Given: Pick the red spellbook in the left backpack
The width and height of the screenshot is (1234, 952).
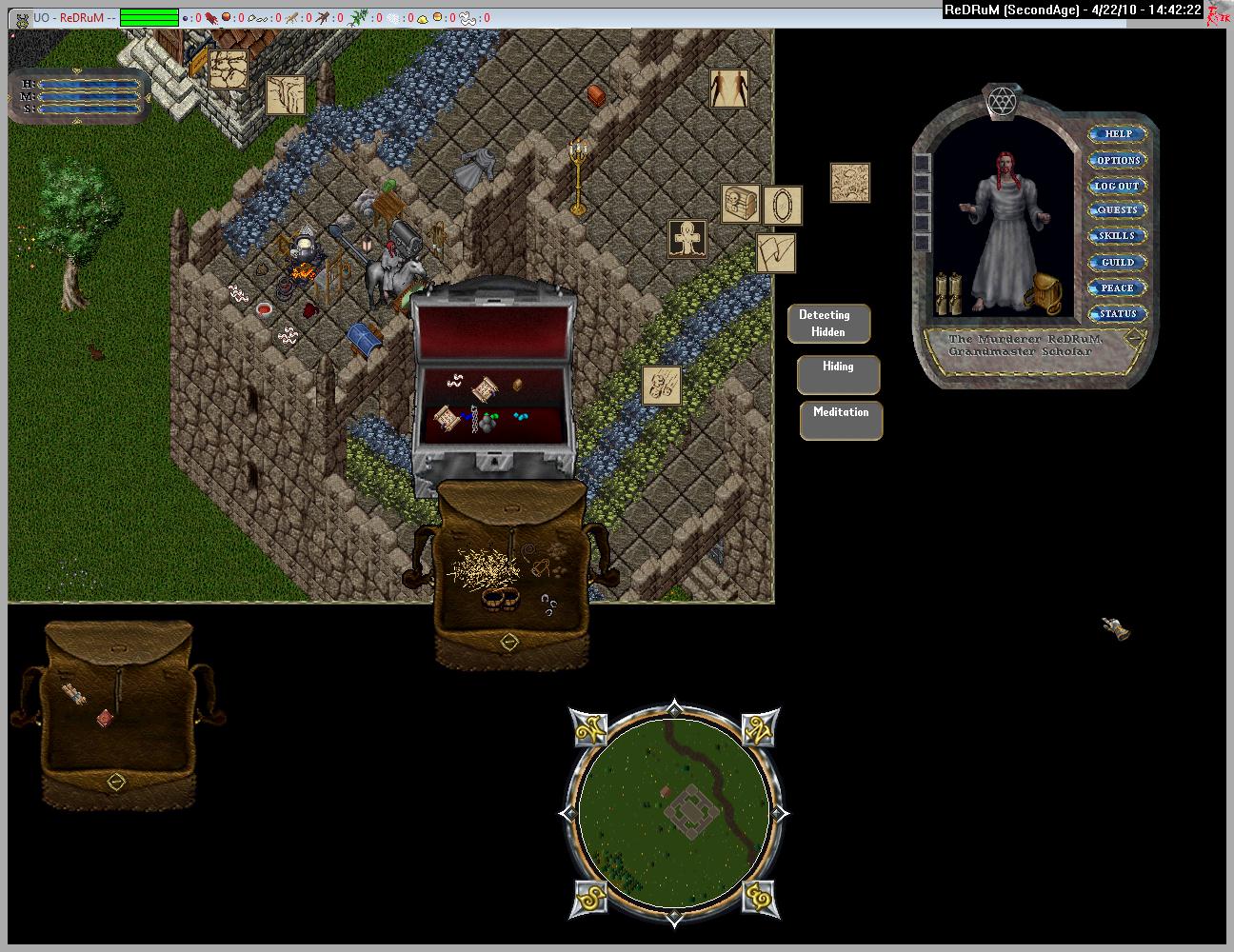Looking at the screenshot, I should click(x=105, y=718).
